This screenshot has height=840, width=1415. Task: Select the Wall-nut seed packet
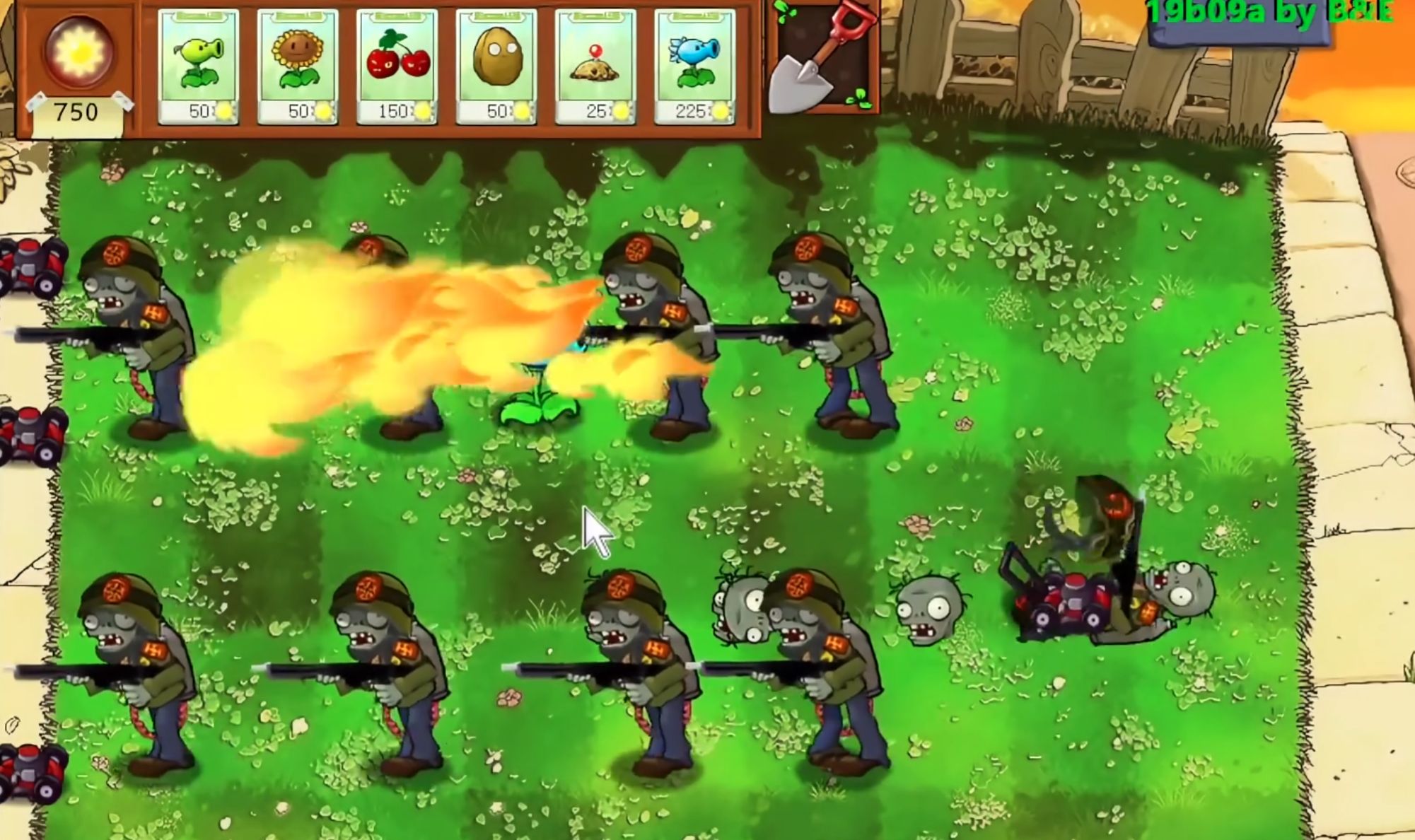[x=496, y=67]
